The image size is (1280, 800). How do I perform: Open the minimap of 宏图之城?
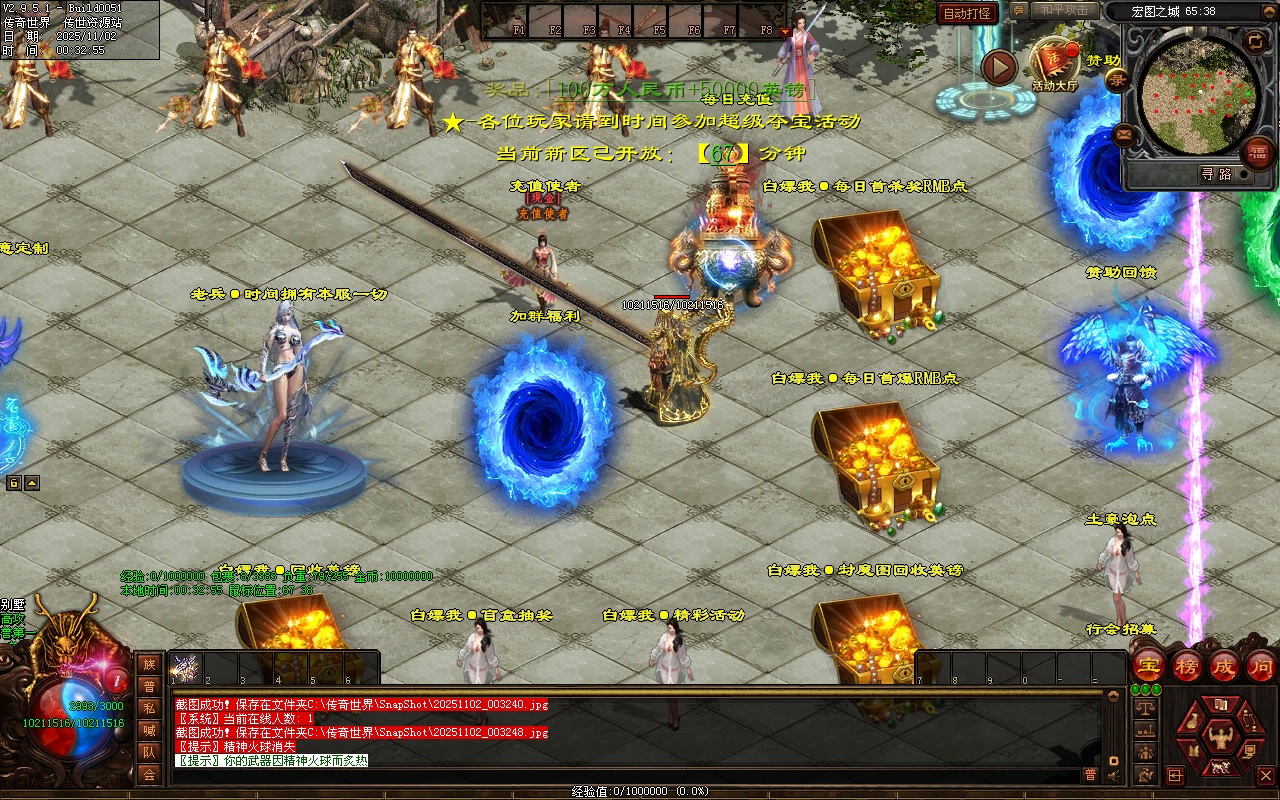[x=1198, y=93]
